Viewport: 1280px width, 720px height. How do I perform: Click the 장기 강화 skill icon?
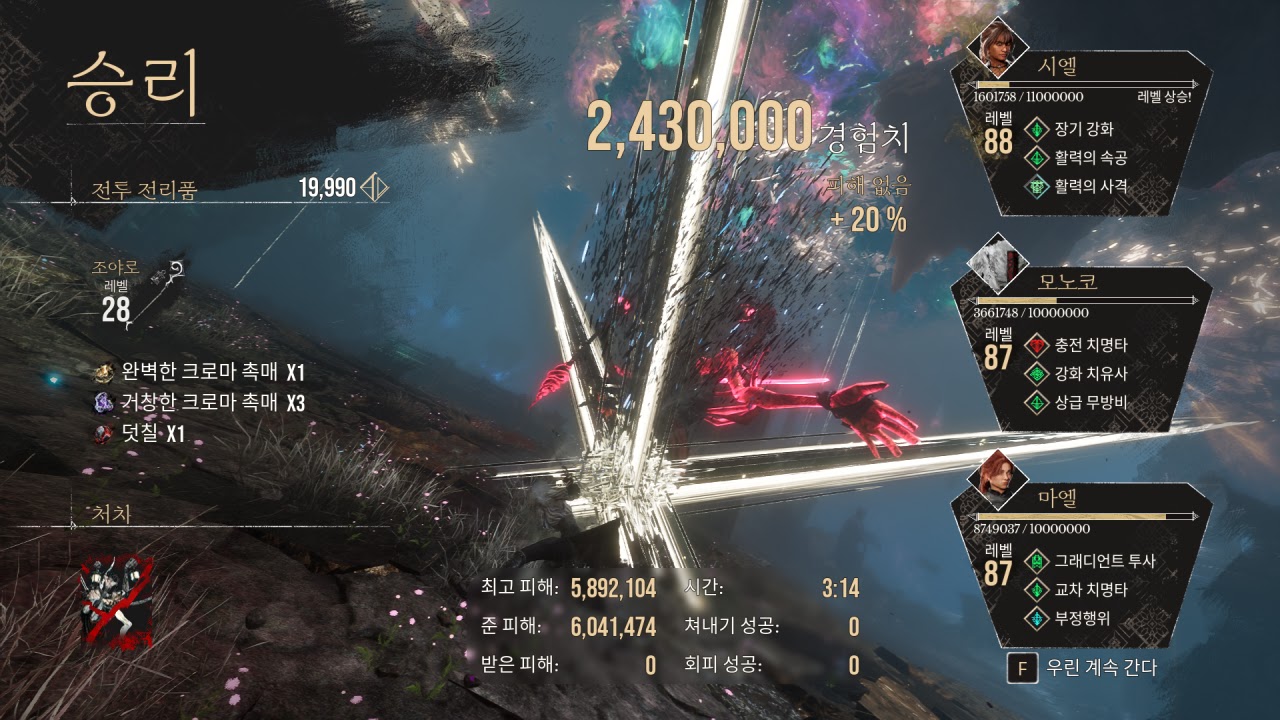point(1038,129)
